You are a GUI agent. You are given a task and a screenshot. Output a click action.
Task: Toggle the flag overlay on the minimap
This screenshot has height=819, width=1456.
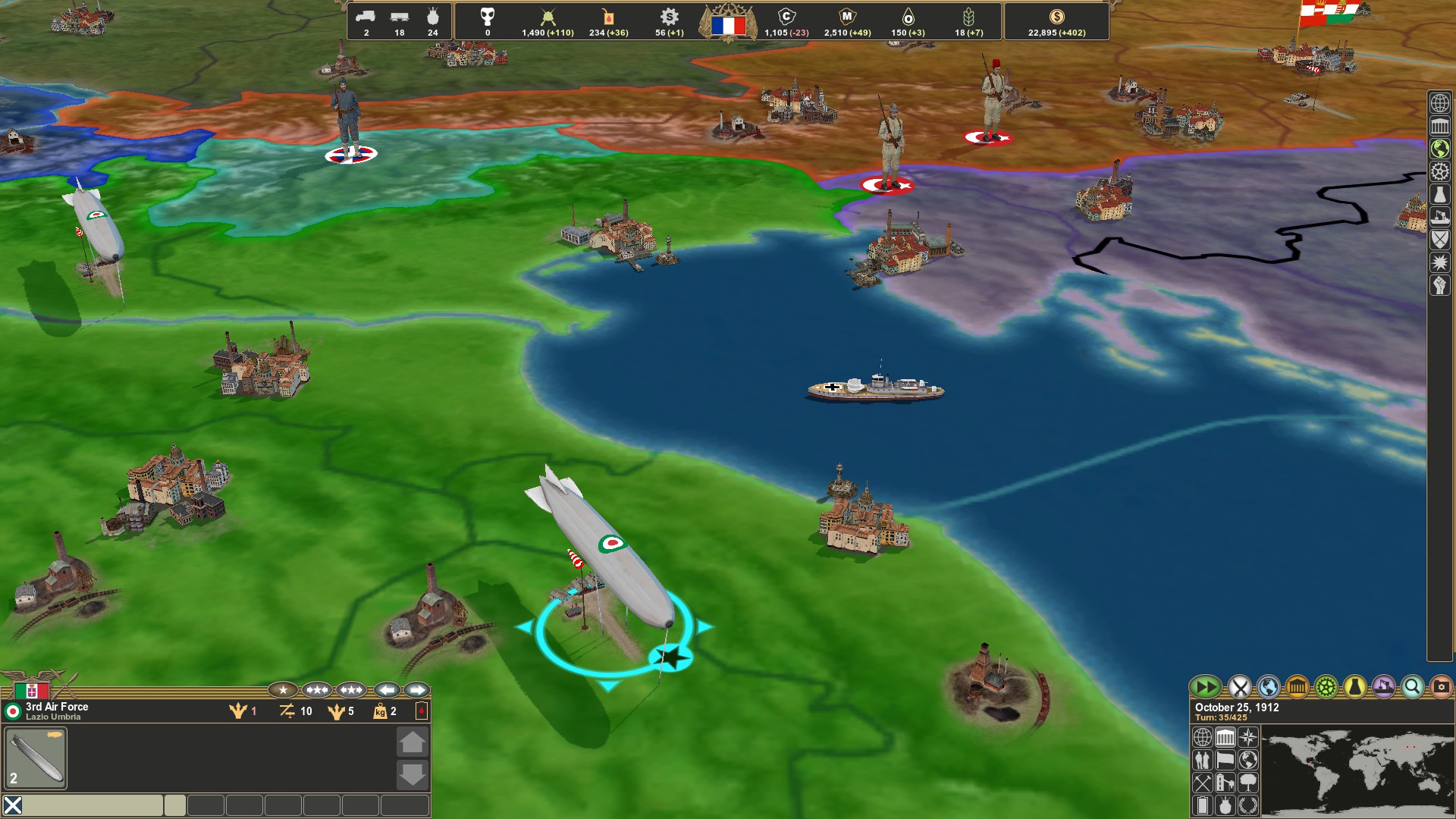(1225, 761)
